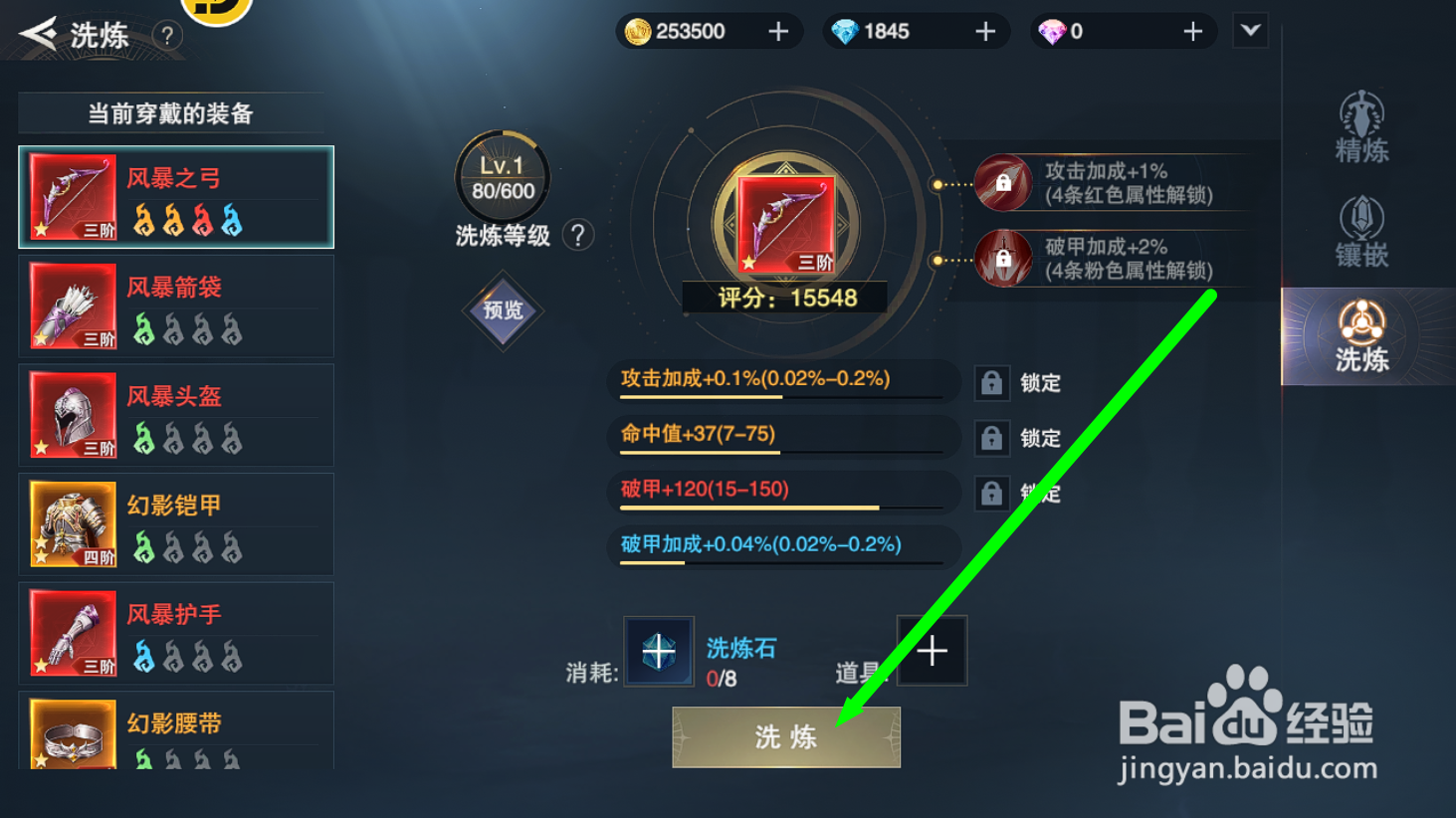
Task: Lock the 攻击加成+0.1% attribute line
Action: [992, 382]
